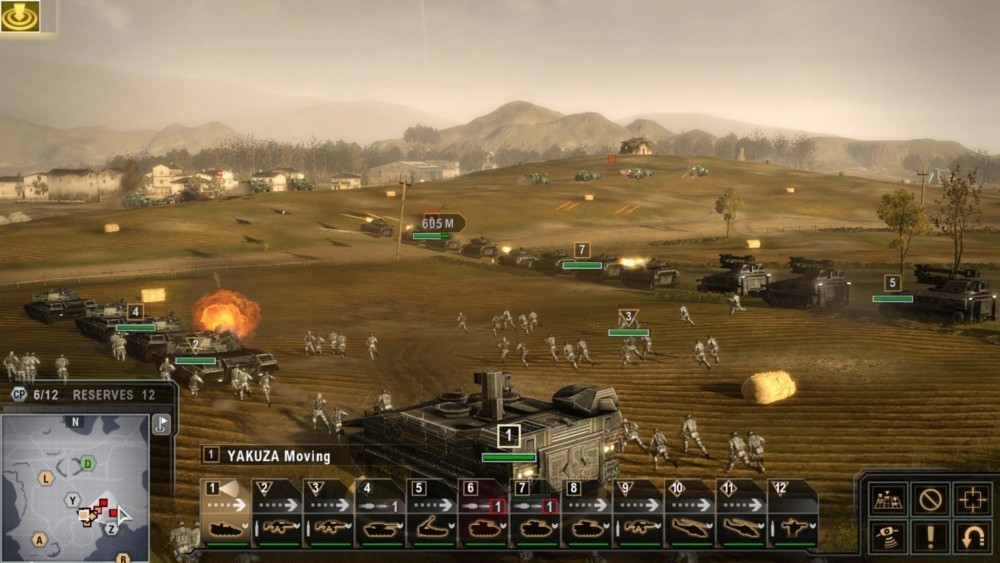
Task: Select unit 6 card with red alert
Action: click(485, 514)
